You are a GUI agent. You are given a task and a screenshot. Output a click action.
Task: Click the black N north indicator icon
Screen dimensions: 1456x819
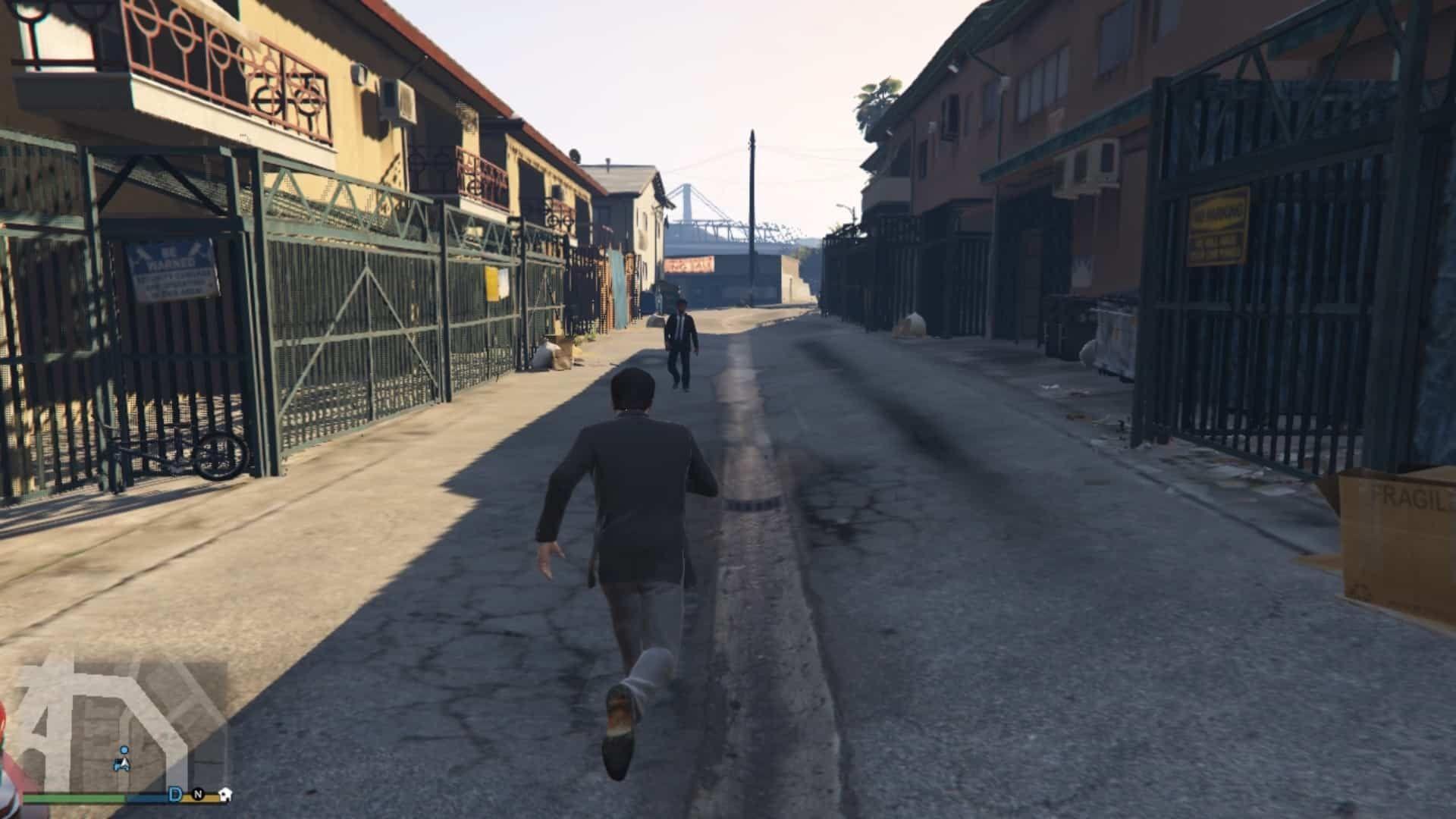click(199, 795)
